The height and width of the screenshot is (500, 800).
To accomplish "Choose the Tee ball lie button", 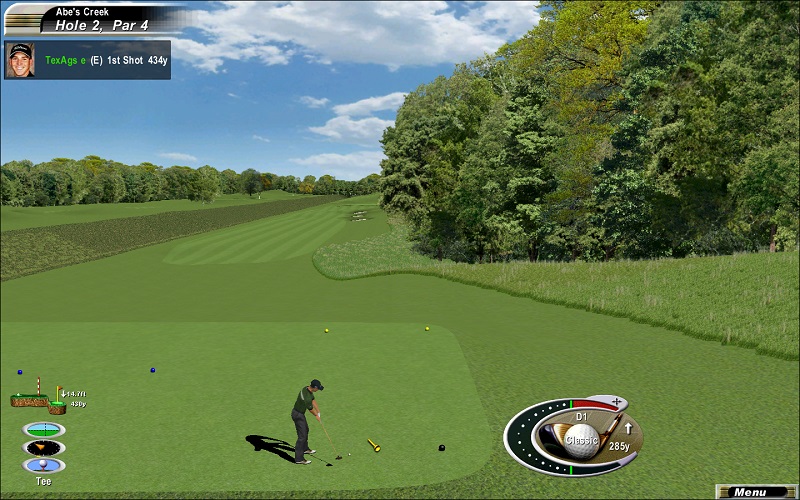I will tap(44, 465).
